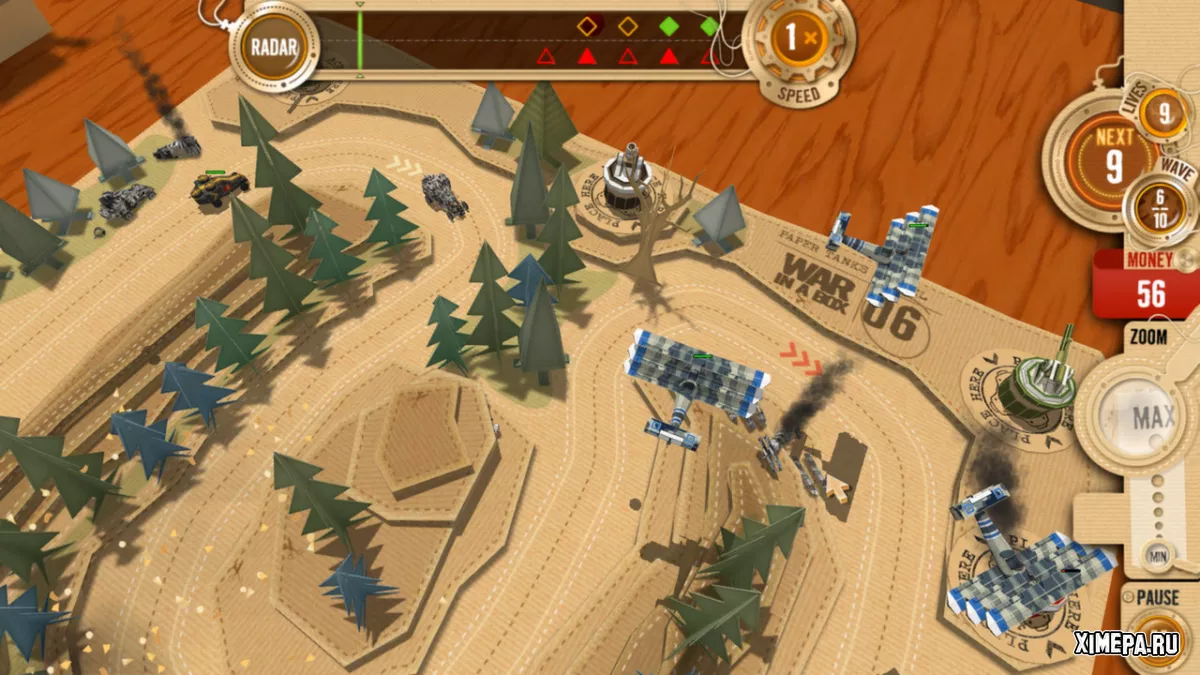Toggle the RADAR button
This screenshot has width=1200, height=675.
(x=272, y=45)
